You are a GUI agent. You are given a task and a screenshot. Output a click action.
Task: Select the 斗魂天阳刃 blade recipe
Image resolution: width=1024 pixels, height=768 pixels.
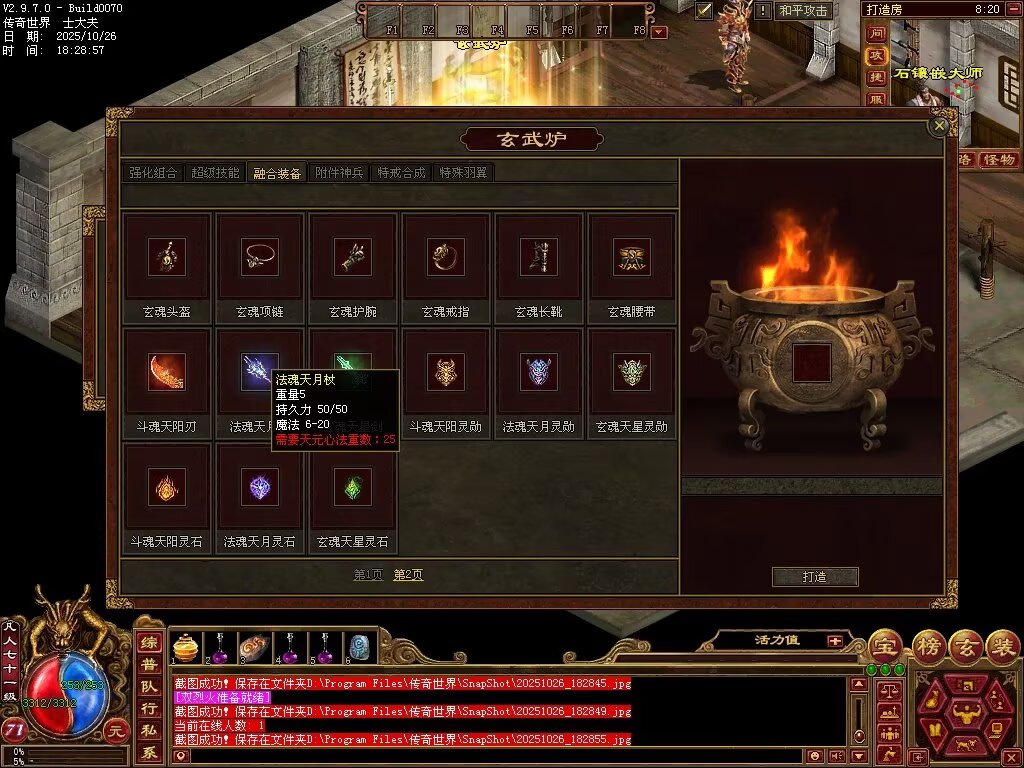click(x=167, y=372)
